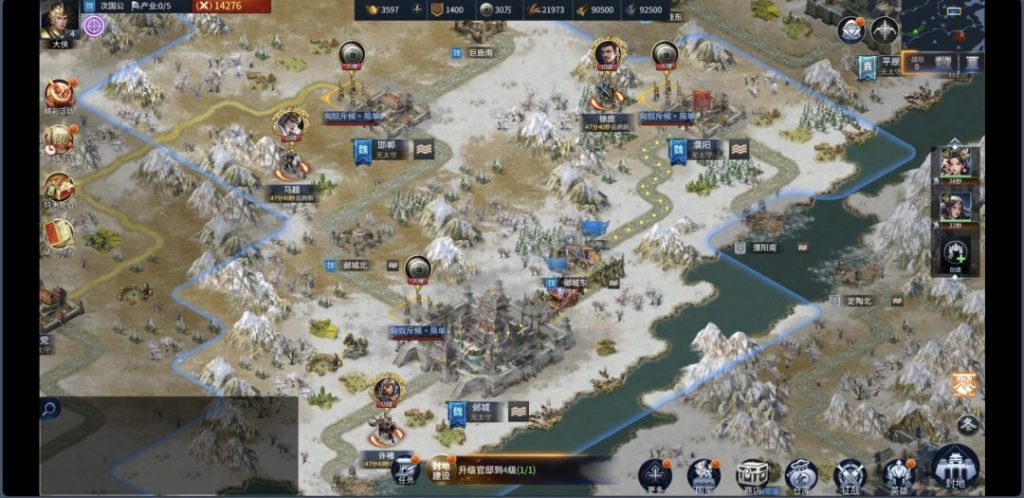Click the purple target circle icon
This screenshot has height=498, width=1024.
pyautogui.click(x=94, y=26)
